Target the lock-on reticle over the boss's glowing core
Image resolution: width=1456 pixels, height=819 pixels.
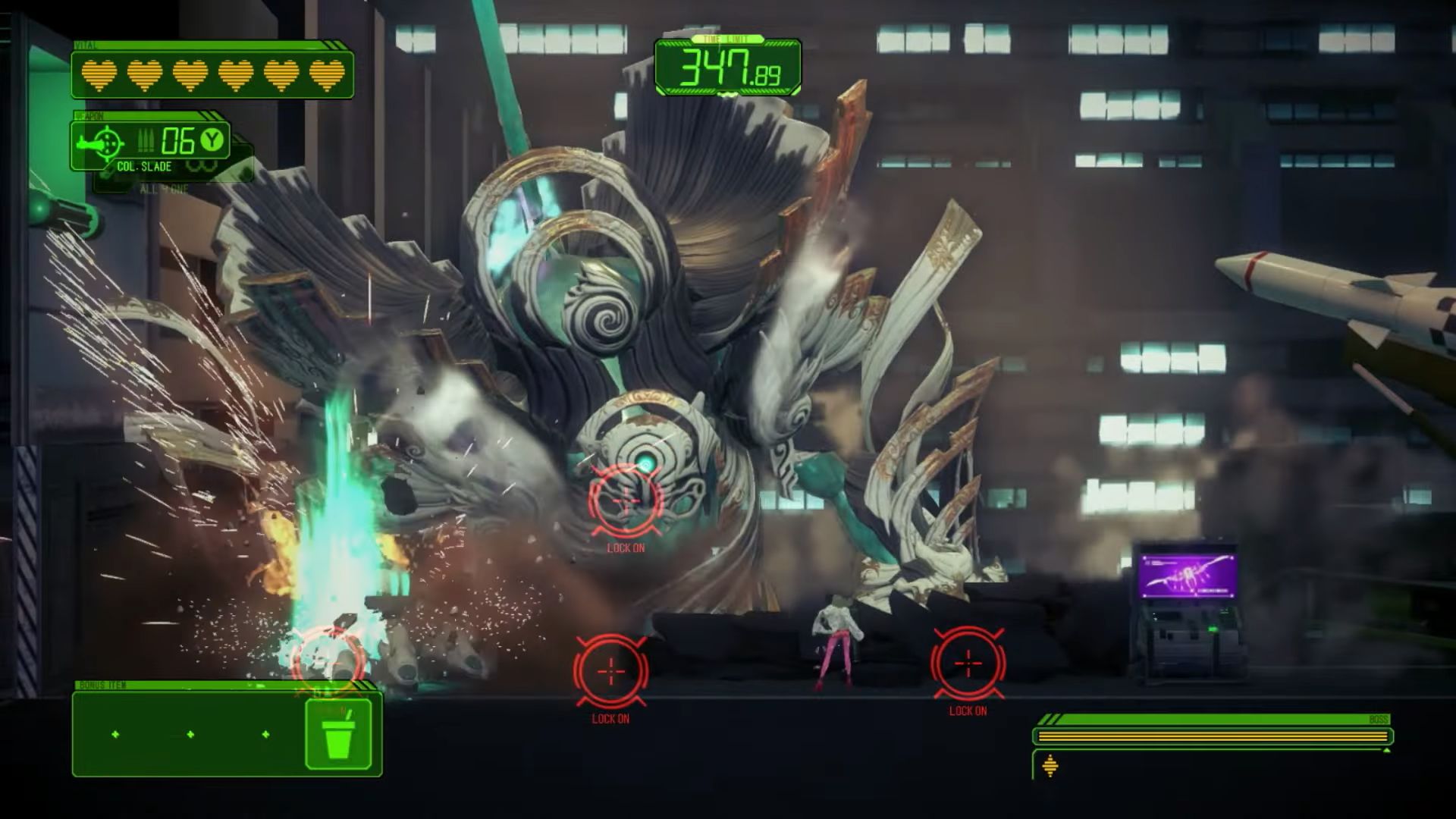click(626, 500)
